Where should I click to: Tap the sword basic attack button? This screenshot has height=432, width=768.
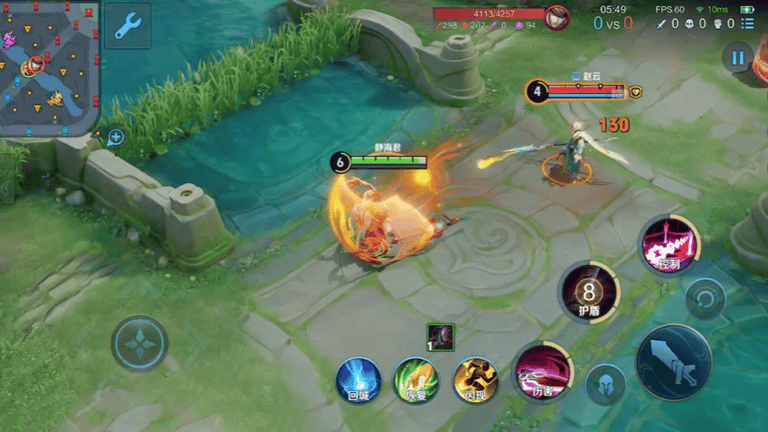click(674, 362)
